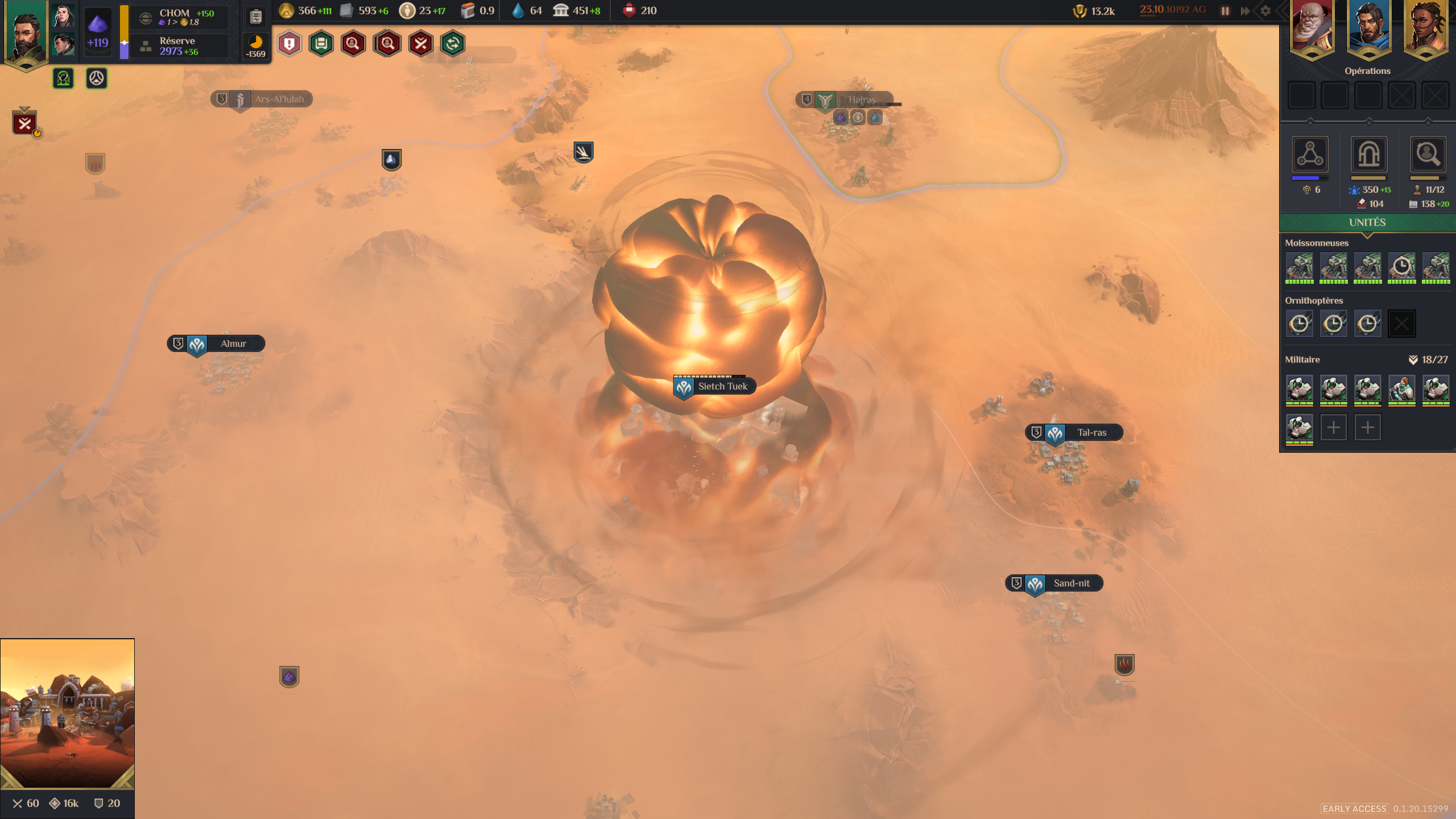
Task: Open the red shield alert notification
Action: point(289,44)
